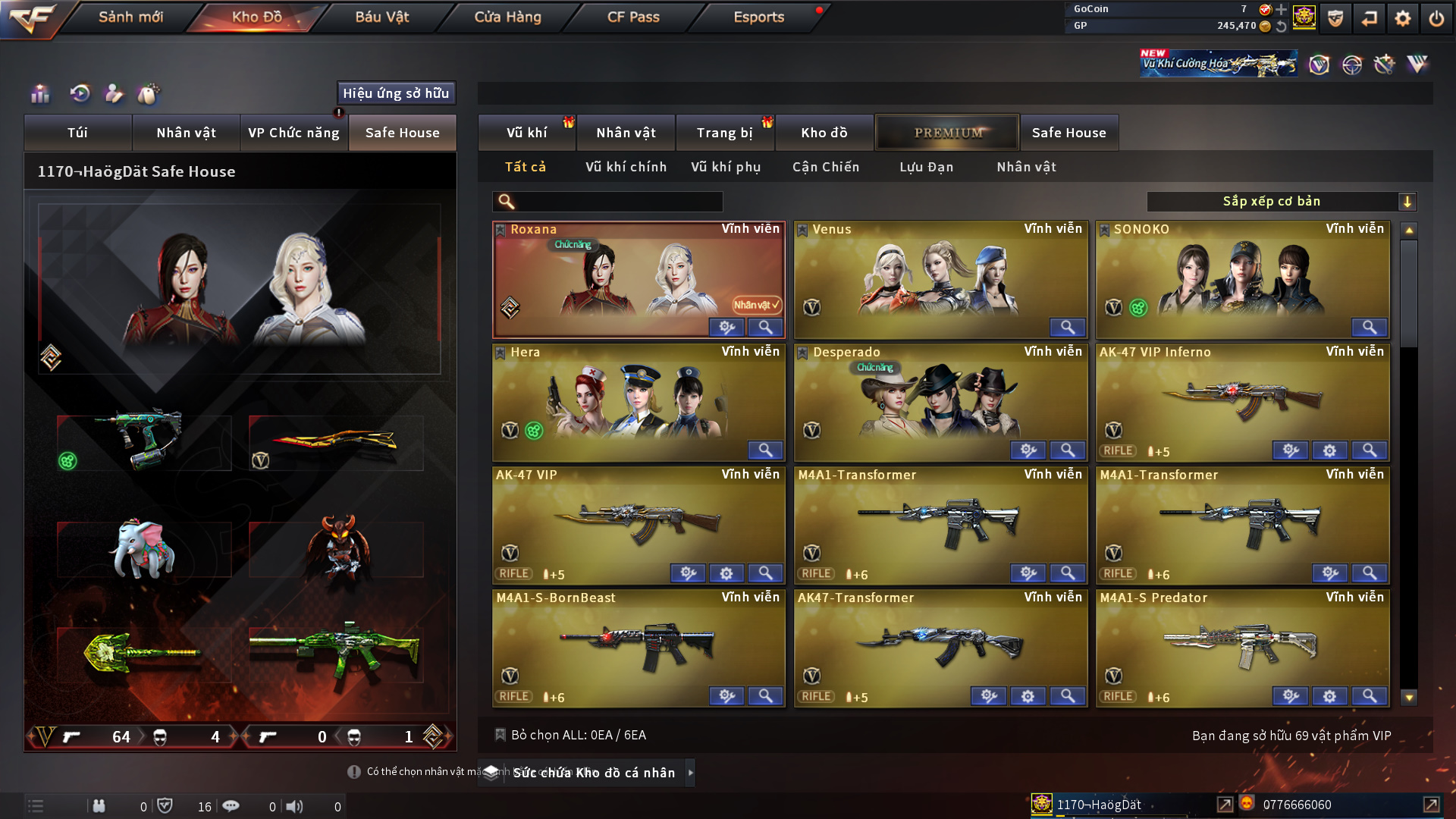Open the Sảnh mới lobby tab
The width and height of the screenshot is (1456, 819).
pyautogui.click(x=130, y=17)
